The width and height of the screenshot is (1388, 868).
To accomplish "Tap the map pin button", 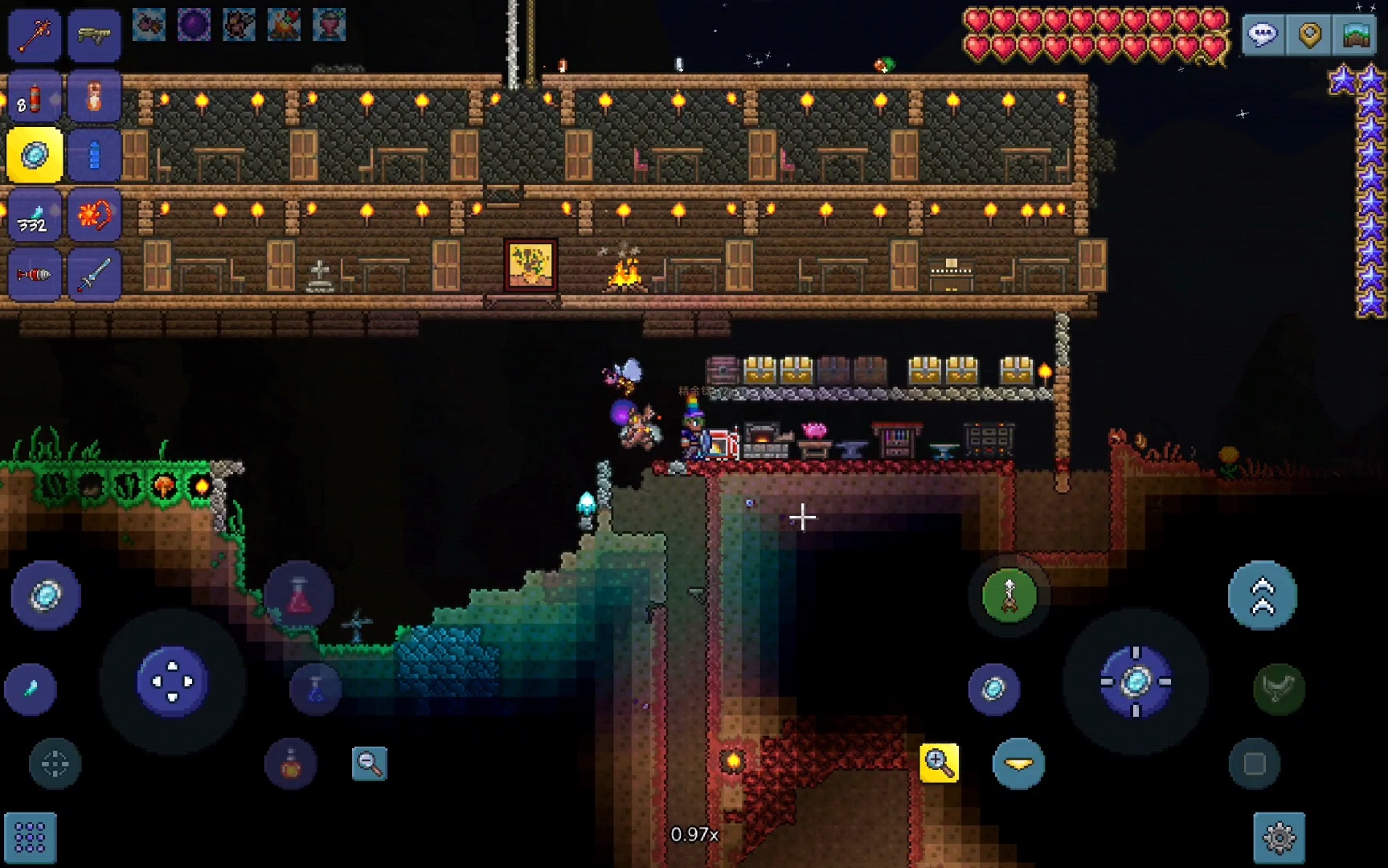I will [x=1309, y=35].
